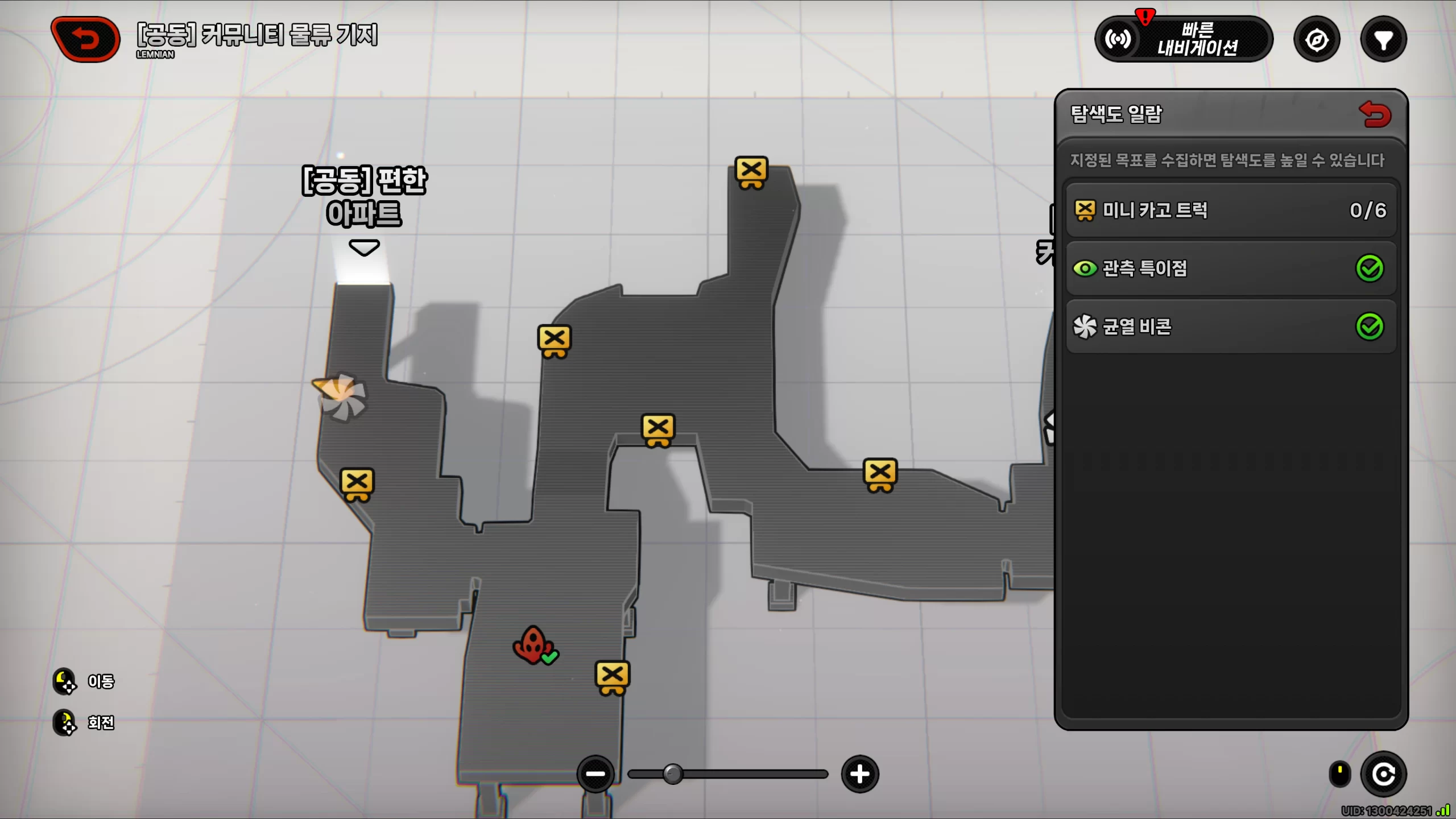Click the rift beacon pinwheel map marker
The width and height of the screenshot is (1456, 819).
click(341, 396)
